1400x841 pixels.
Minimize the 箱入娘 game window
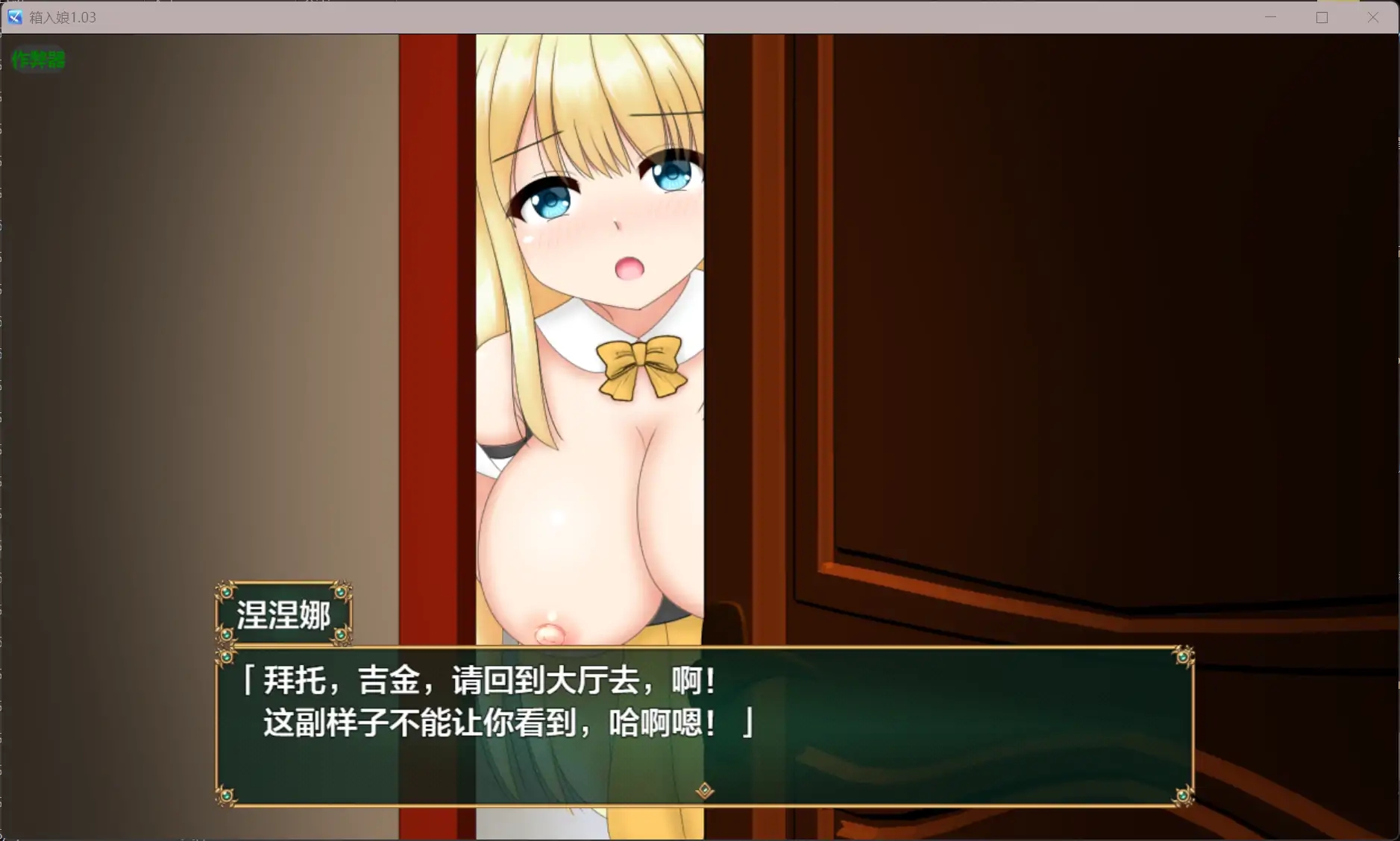[1271, 16]
